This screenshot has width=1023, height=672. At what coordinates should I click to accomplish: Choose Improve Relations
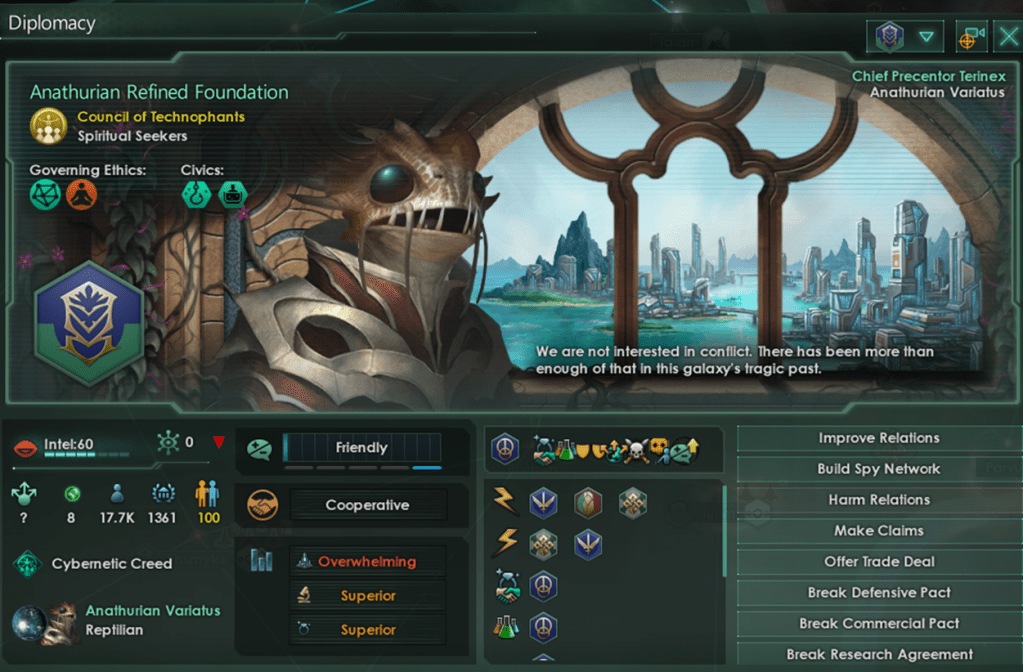click(878, 438)
